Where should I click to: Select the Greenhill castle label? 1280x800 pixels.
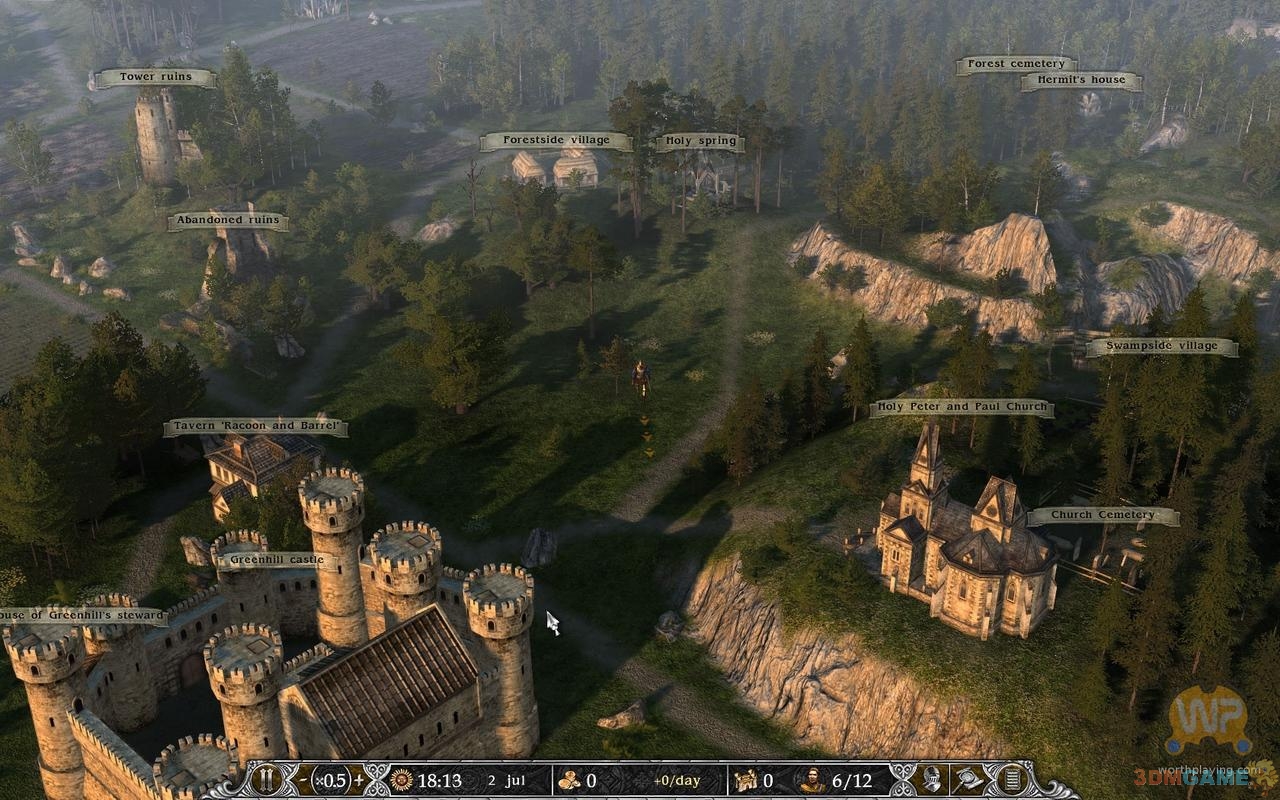click(x=276, y=560)
